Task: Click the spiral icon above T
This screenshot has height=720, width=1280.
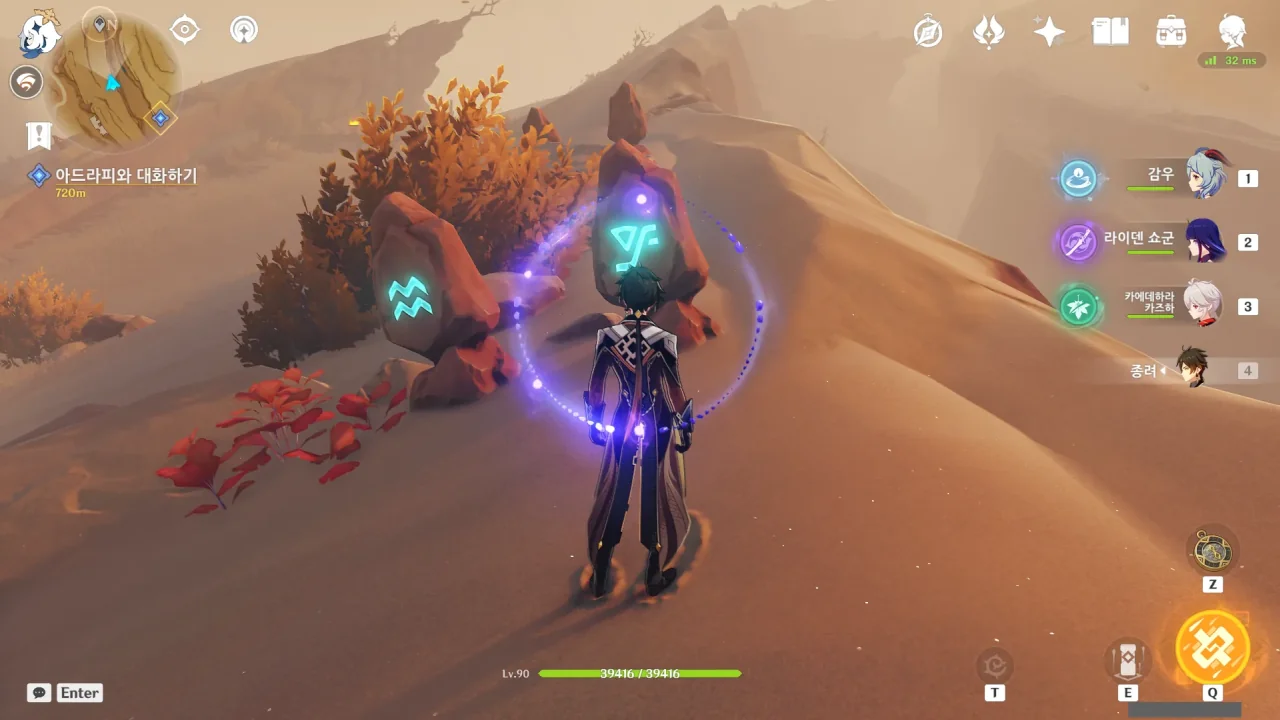Action: pyautogui.click(x=995, y=664)
